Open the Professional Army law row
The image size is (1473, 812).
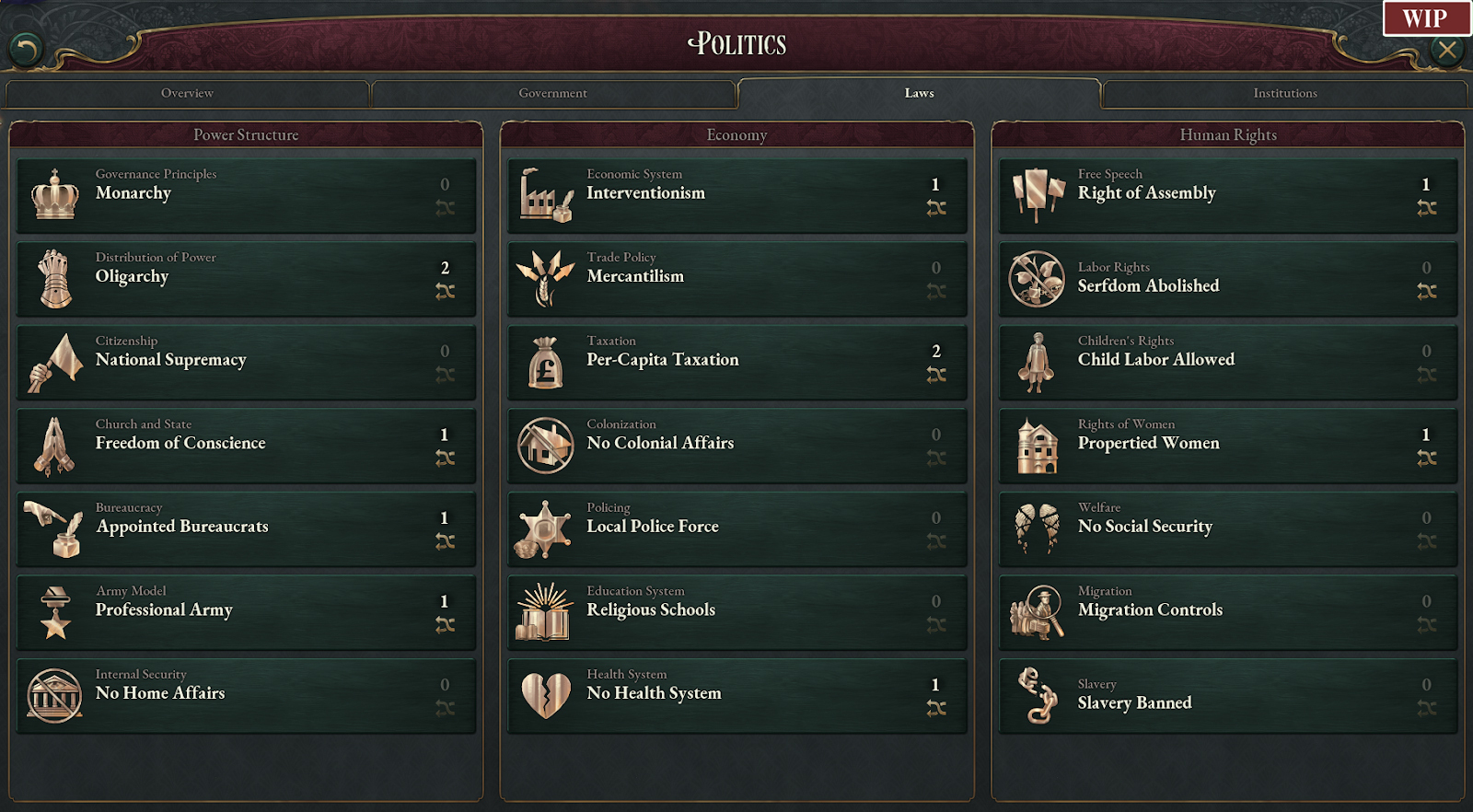(x=246, y=612)
